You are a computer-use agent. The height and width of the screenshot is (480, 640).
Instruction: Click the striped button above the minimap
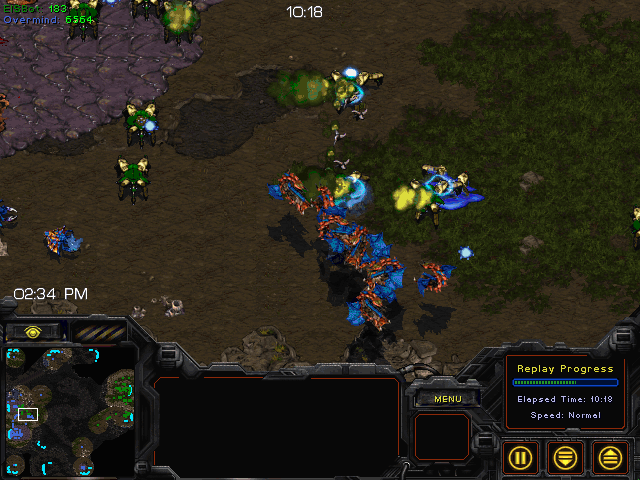point(98,332)
